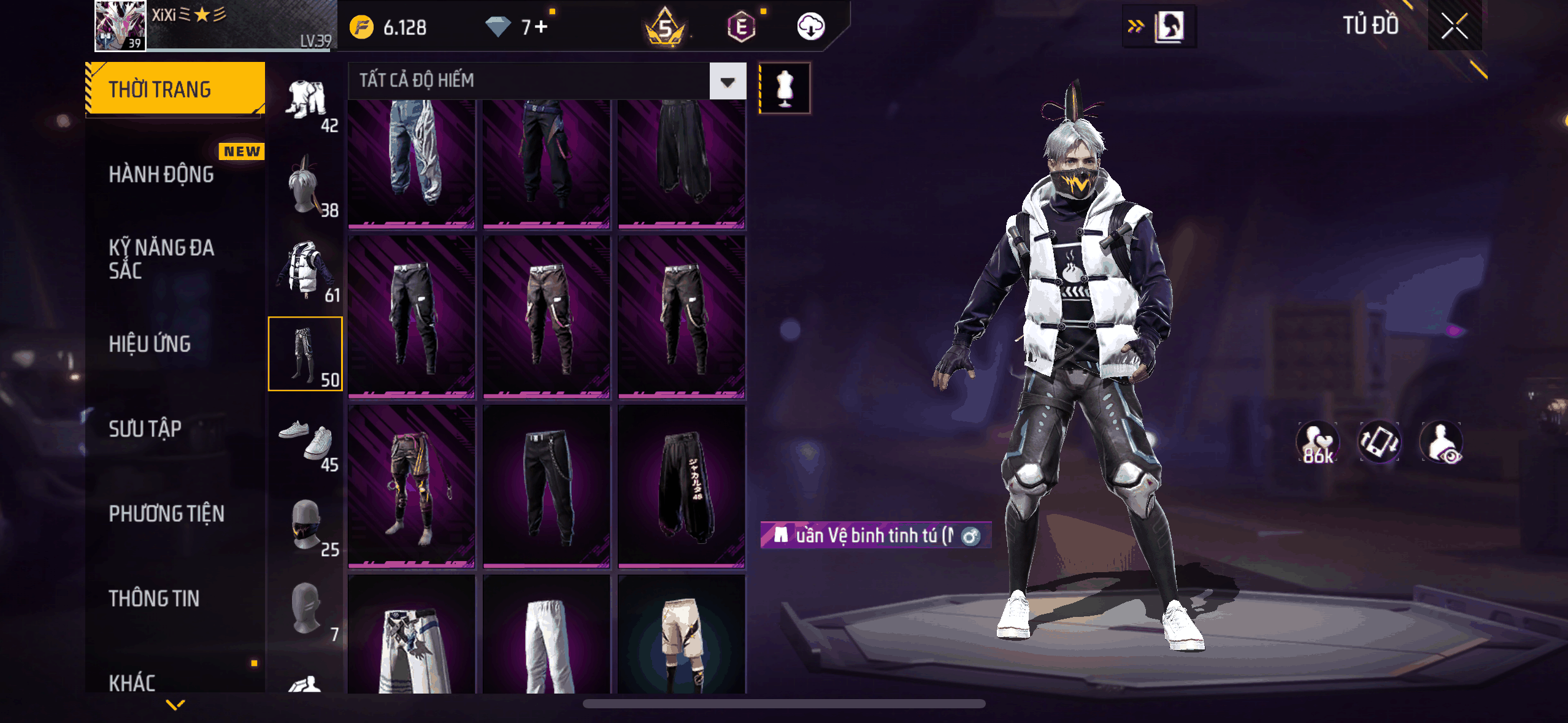Go to the Hiệu Ứng tab
This screenshot has height=723, width=1568.
click(150, 344)
